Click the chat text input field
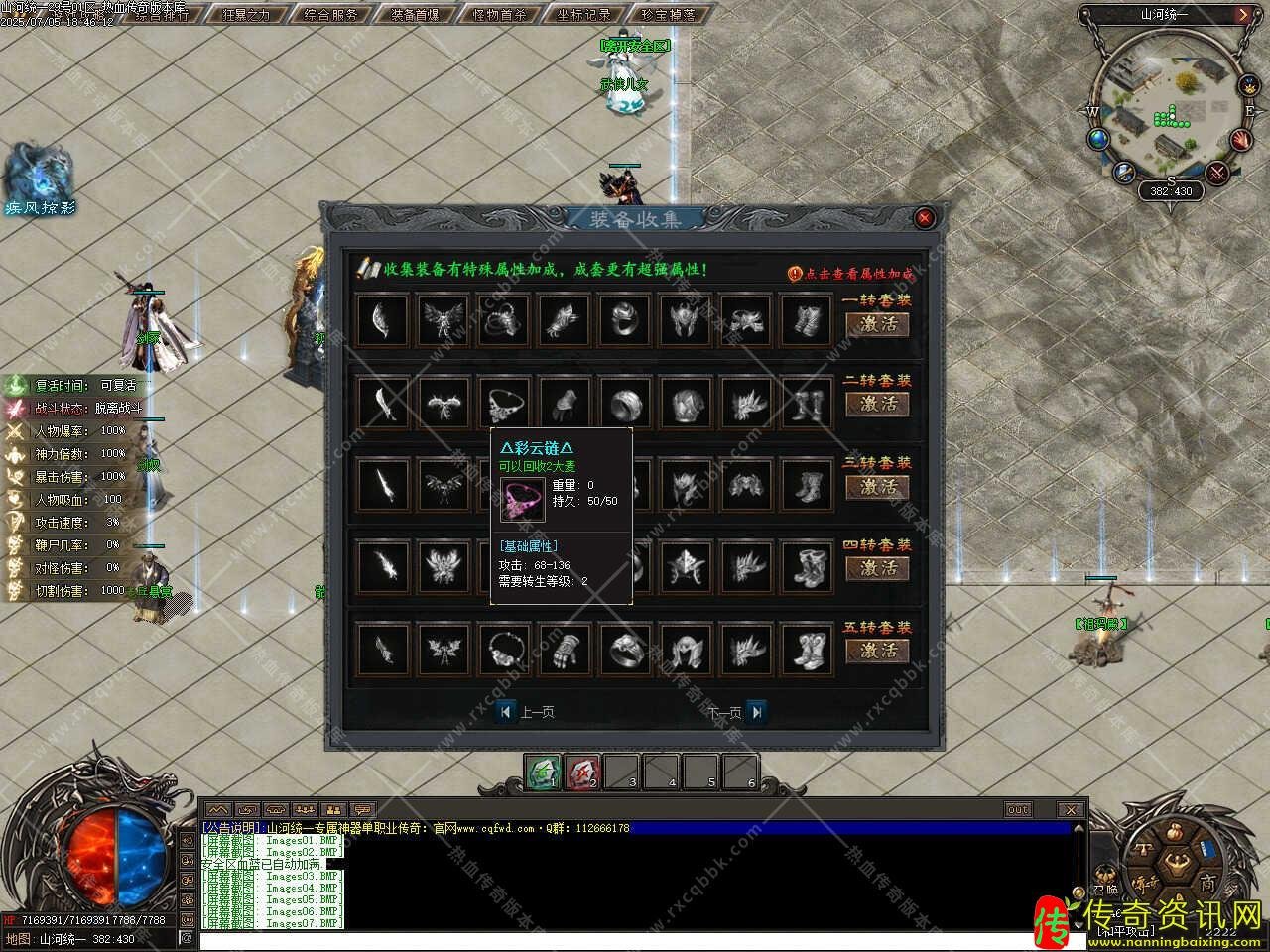Image resolution: width=1270 pixels, height=952 pixels. pos(635,938)
